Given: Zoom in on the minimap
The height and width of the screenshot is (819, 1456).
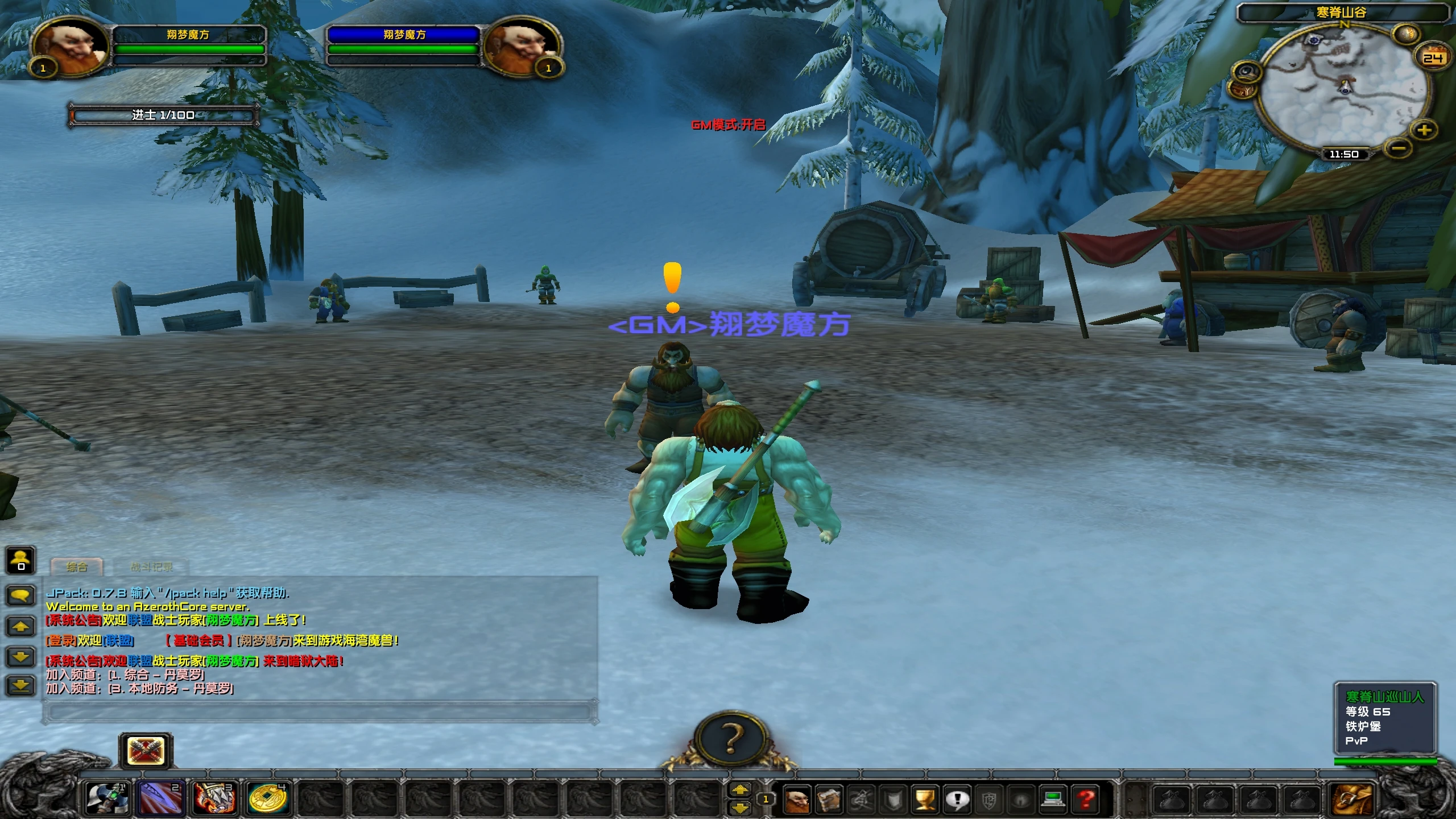Looking at the screenshot, I should coord(1424,130).
